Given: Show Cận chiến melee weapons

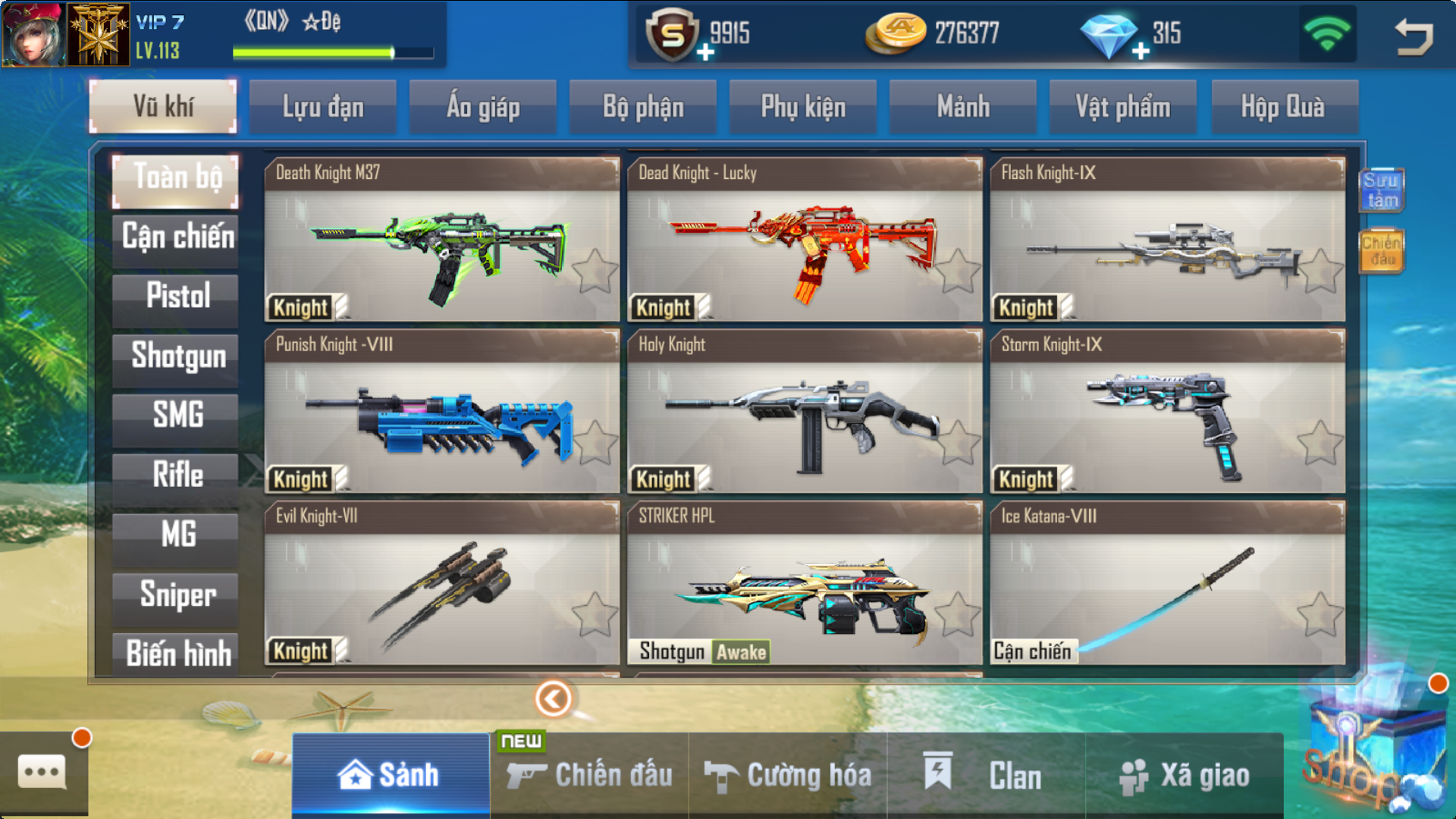Looking at the screenshot, I should coord(177,237).
